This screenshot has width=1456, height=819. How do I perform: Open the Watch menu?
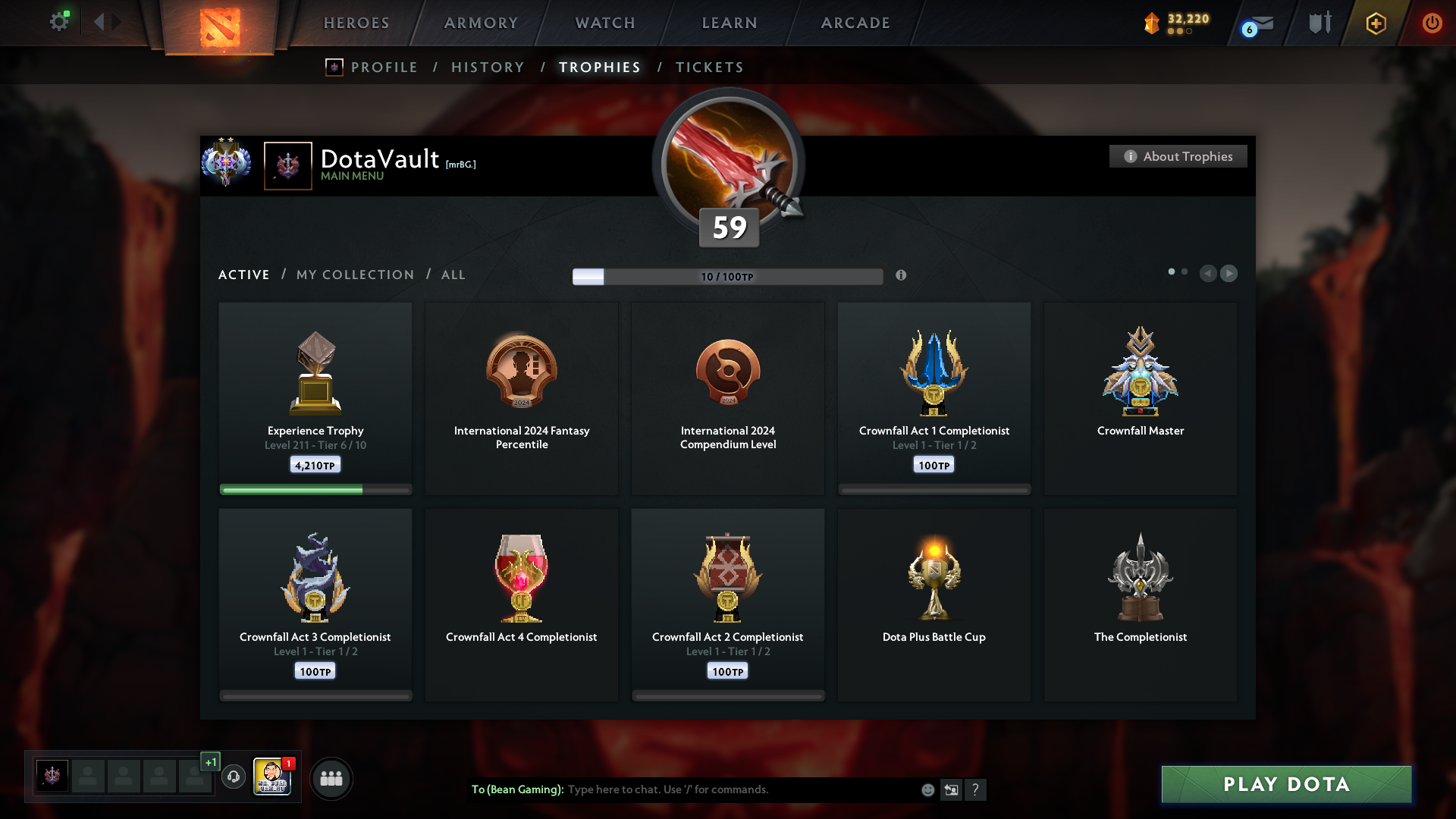[605, 23]
